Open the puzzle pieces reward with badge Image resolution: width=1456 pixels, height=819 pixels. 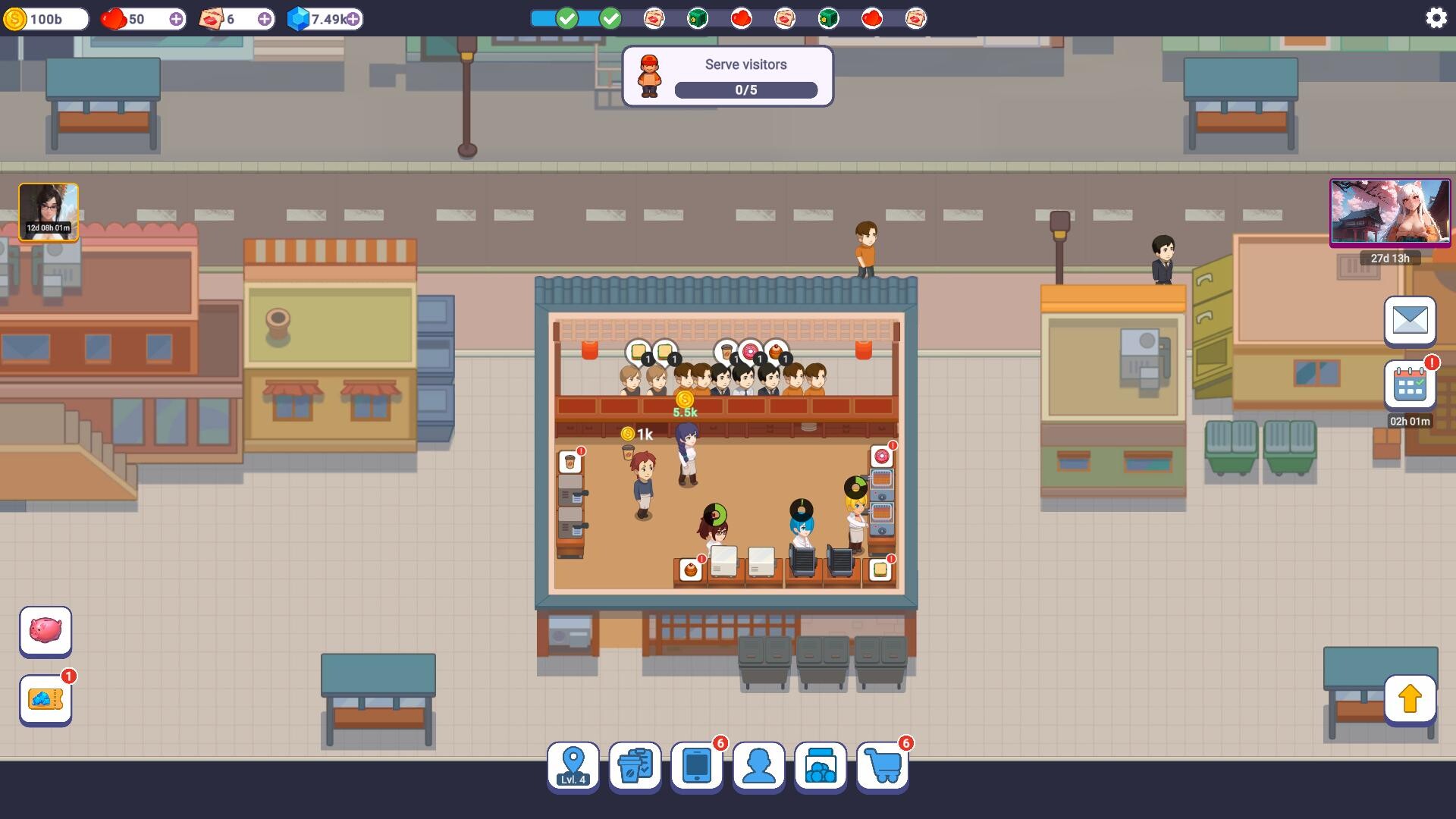point(45,699)
